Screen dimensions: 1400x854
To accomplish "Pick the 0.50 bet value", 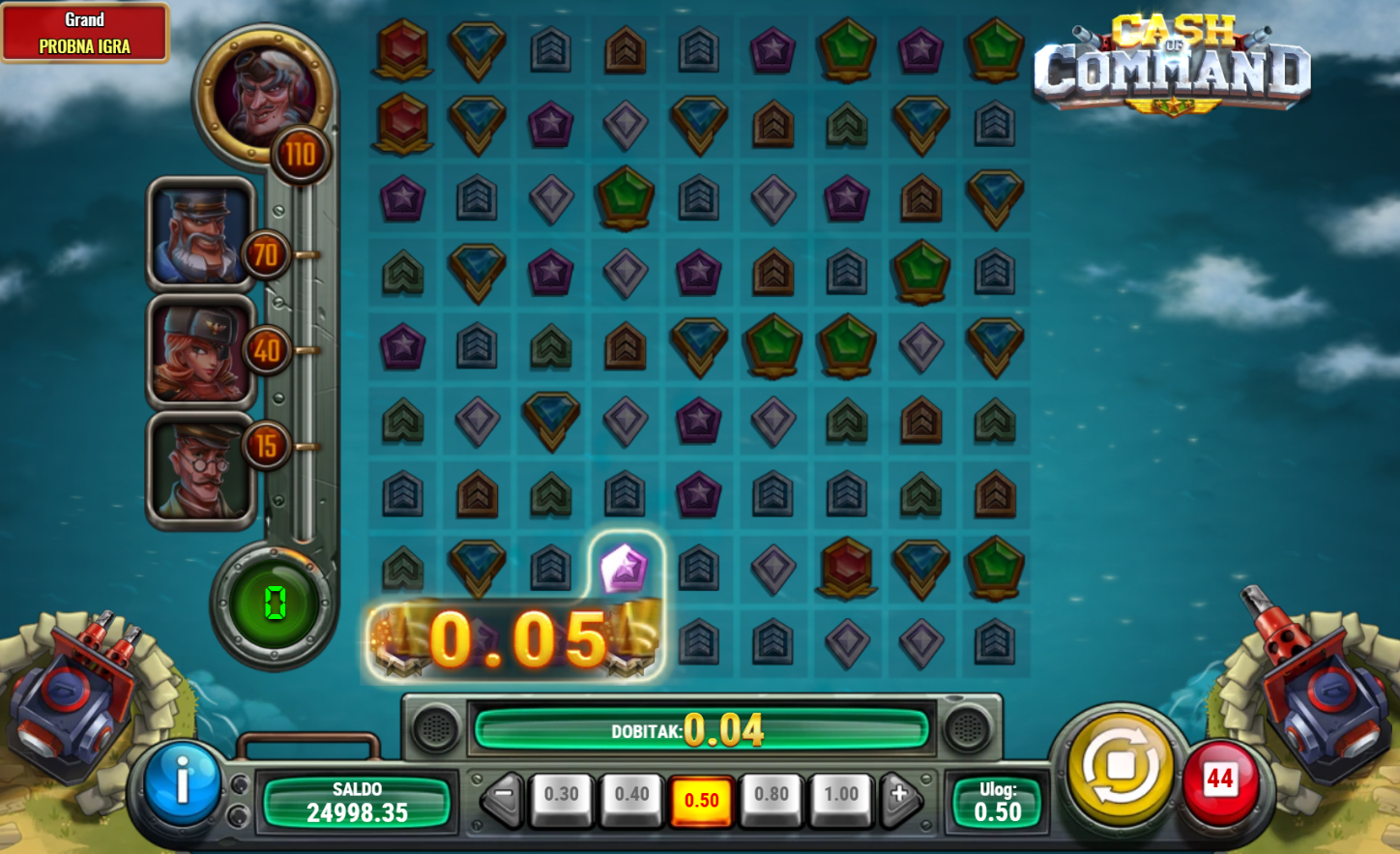I will [702, 799].
